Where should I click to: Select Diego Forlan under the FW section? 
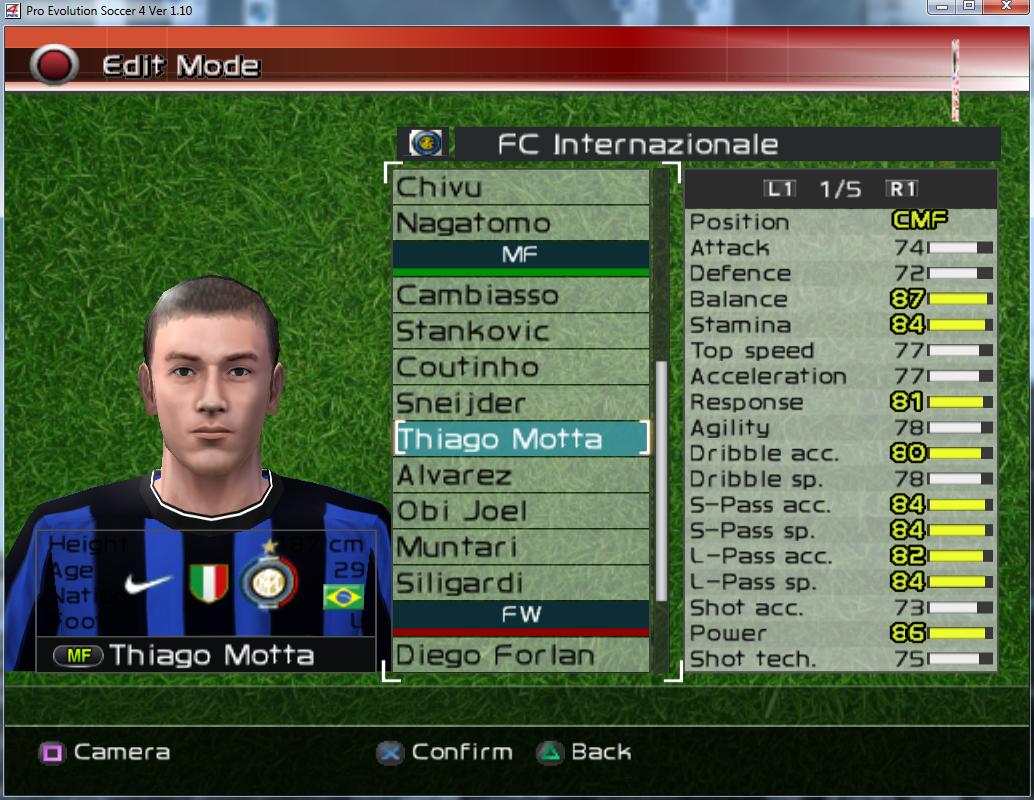(520, 656)
